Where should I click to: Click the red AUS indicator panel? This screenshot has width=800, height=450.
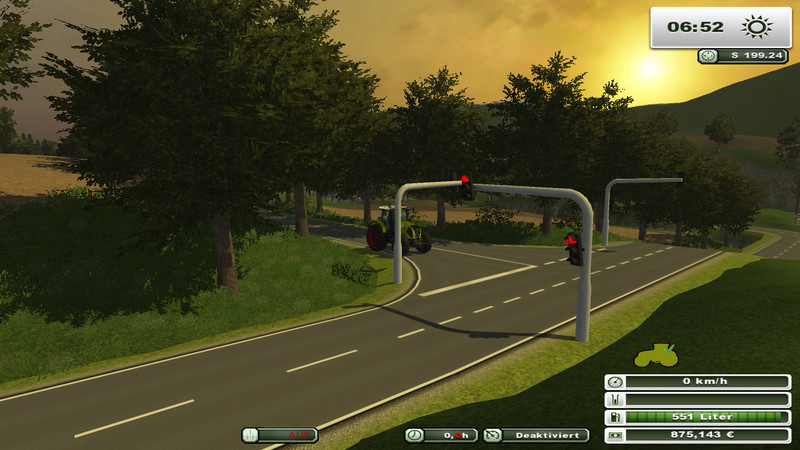(279, 435)
